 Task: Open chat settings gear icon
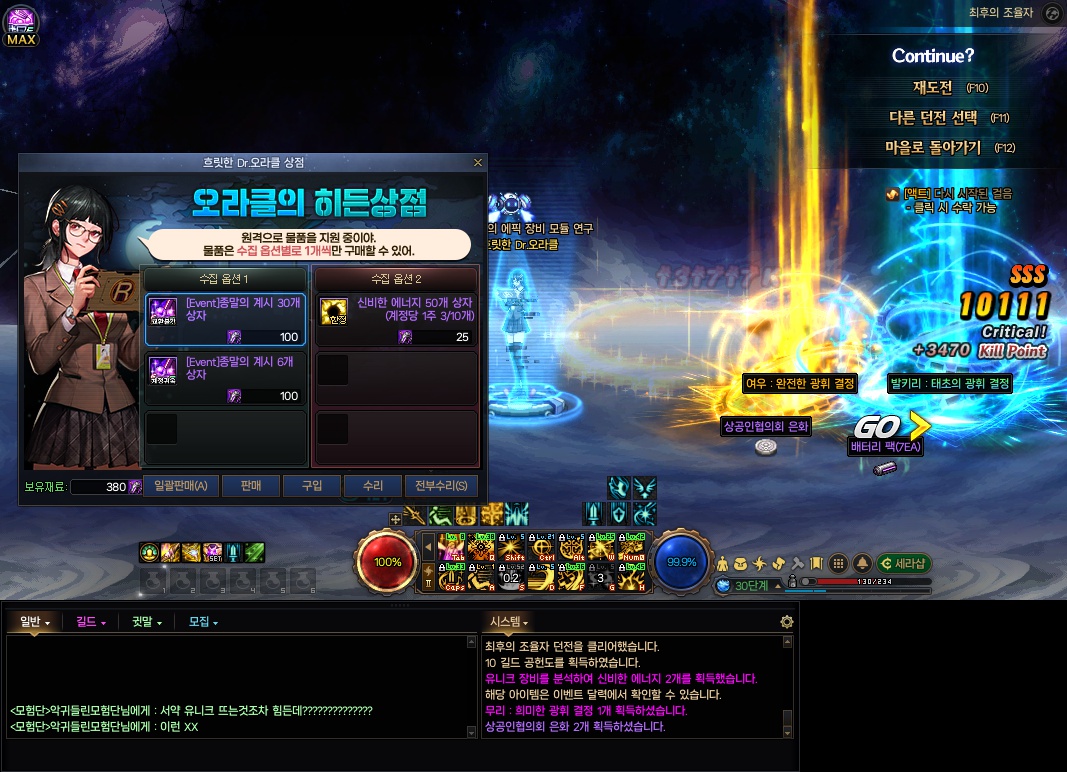coord(787,622)
